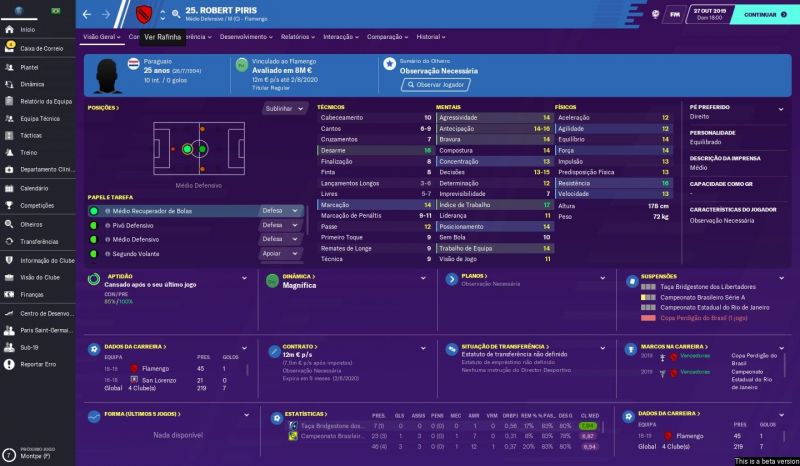View the Finanças page

(x=32, y=294)
